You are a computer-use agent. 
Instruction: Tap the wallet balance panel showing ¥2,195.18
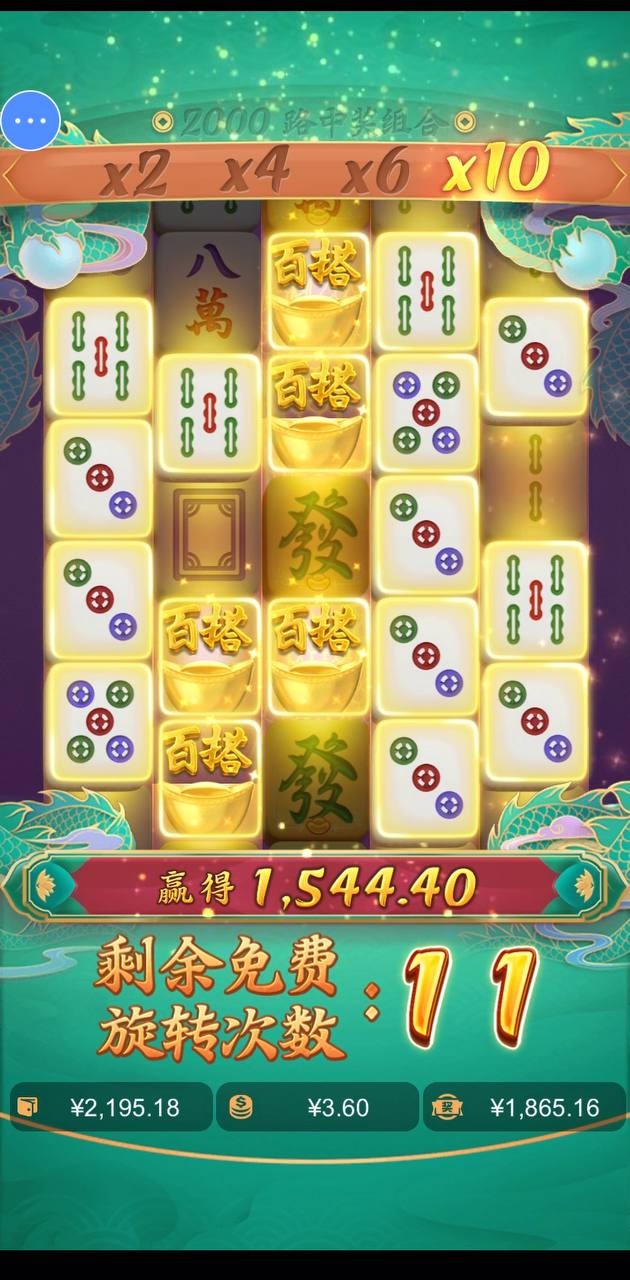point(111,1107)
